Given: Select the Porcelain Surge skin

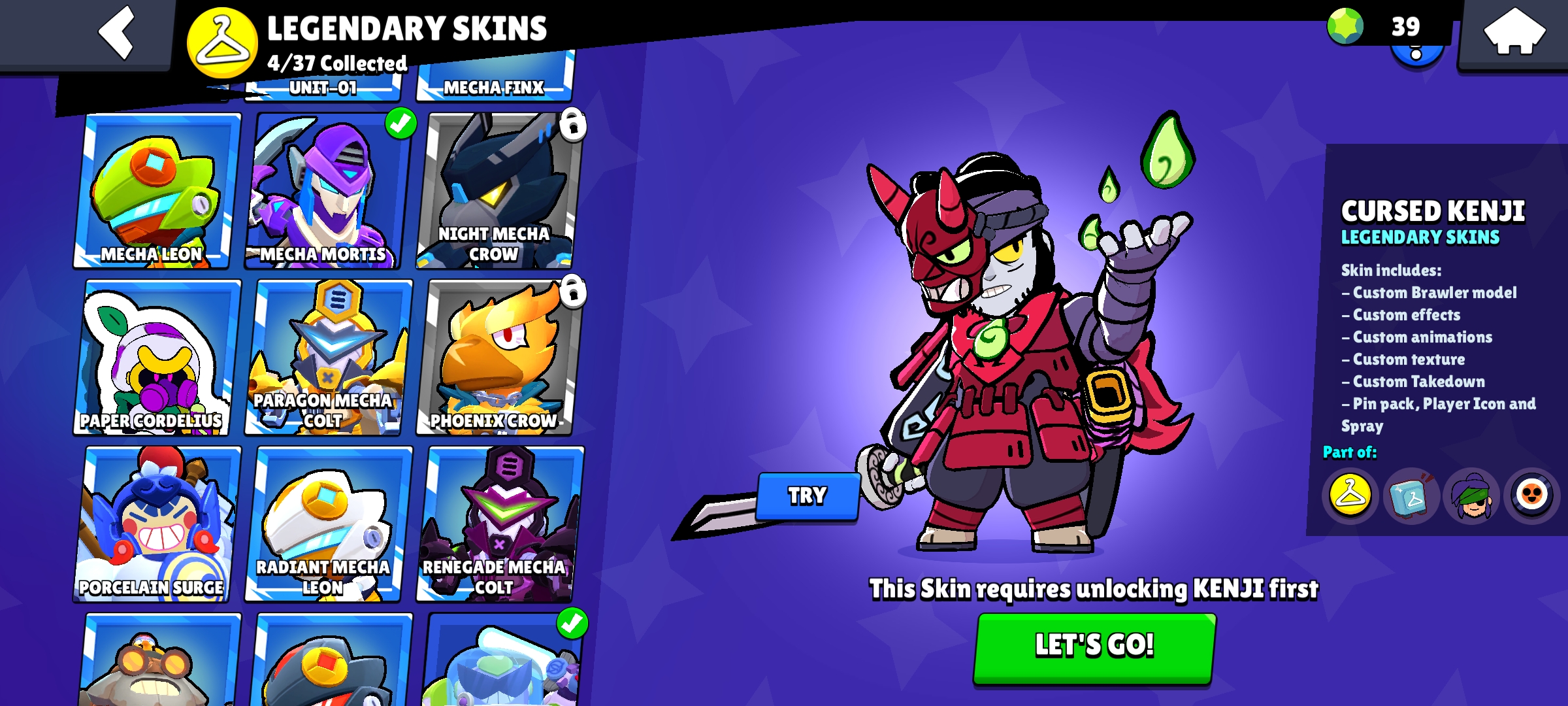Looking at the screenshot, I should pyautogui.click(x=155, y=524).
